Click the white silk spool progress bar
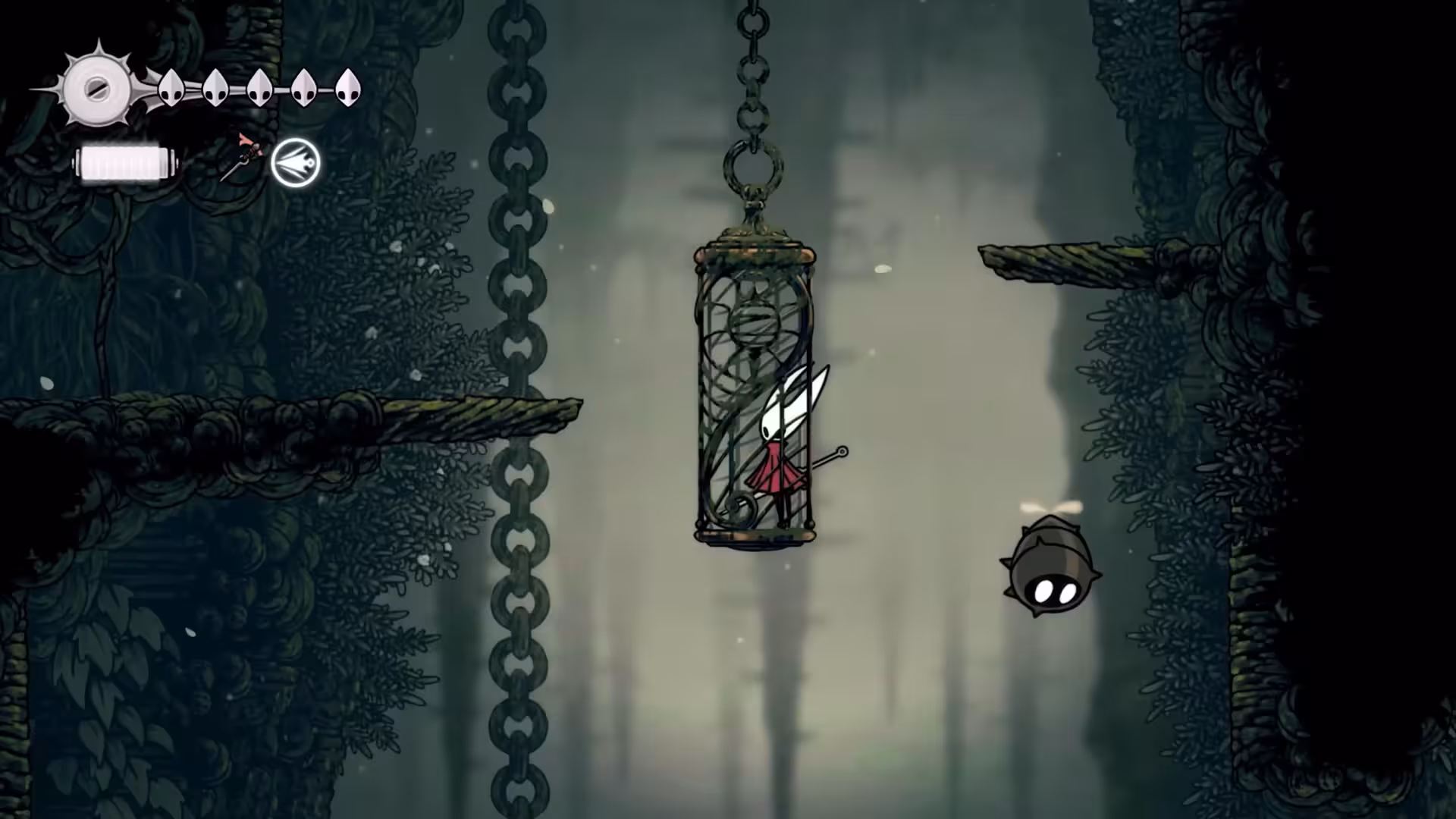1456x819 pixels. click(x=124, y=161)
